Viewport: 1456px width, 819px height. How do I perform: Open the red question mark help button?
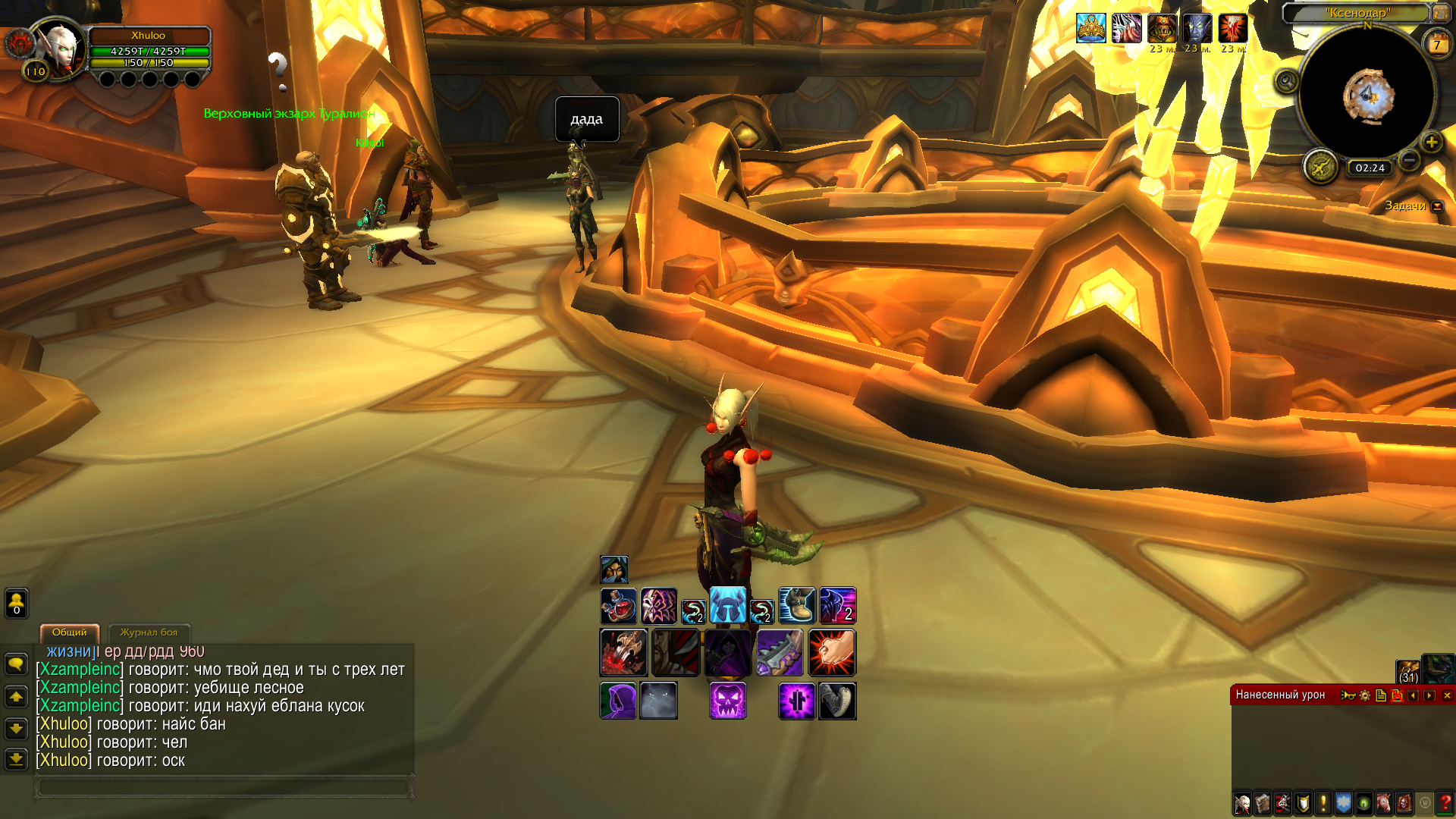coord(1445,803)
